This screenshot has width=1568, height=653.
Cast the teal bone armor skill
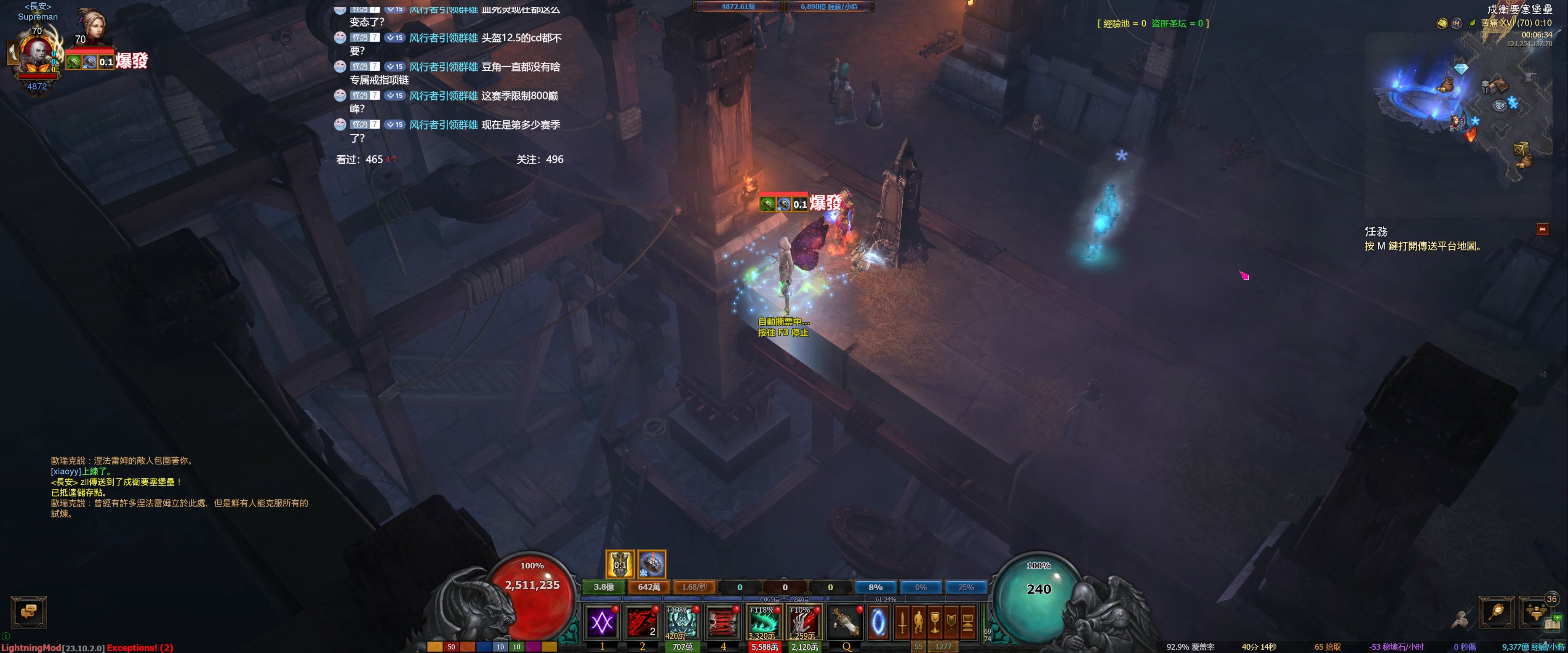pos(682,622)
